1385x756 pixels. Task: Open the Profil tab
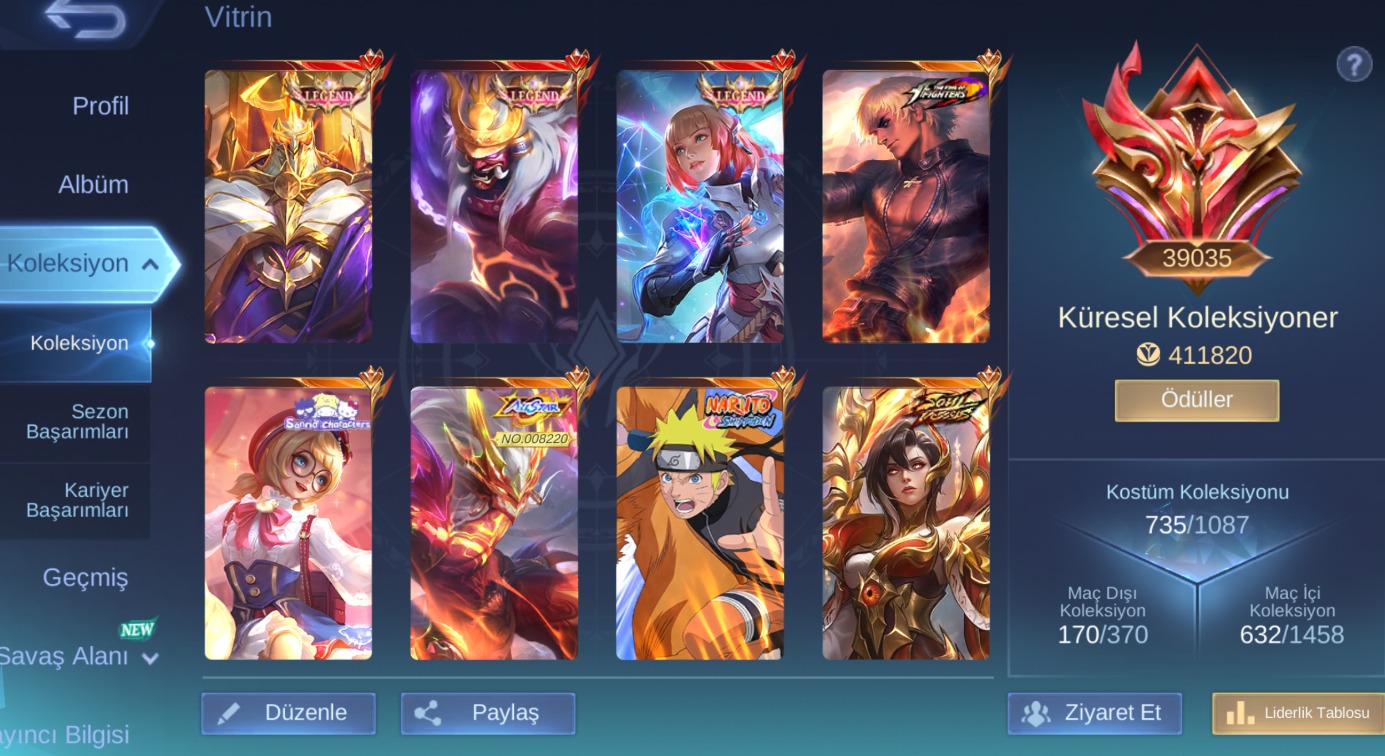coord(100,106)
